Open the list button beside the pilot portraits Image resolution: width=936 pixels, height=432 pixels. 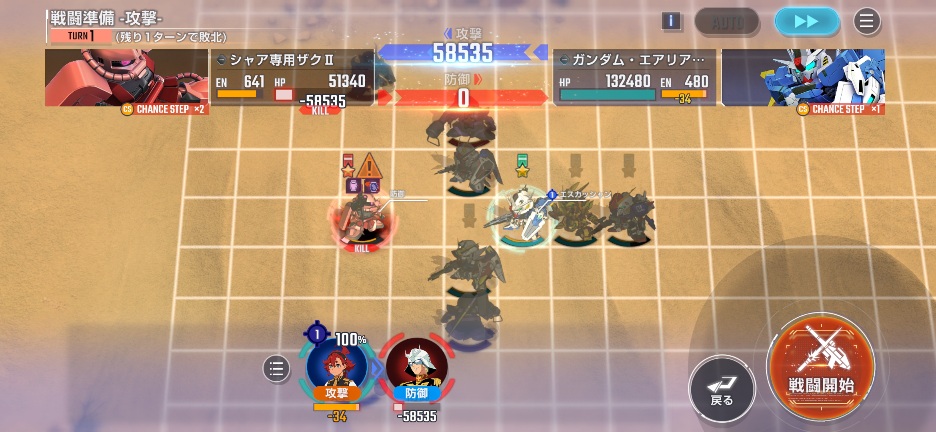(276, 369)
